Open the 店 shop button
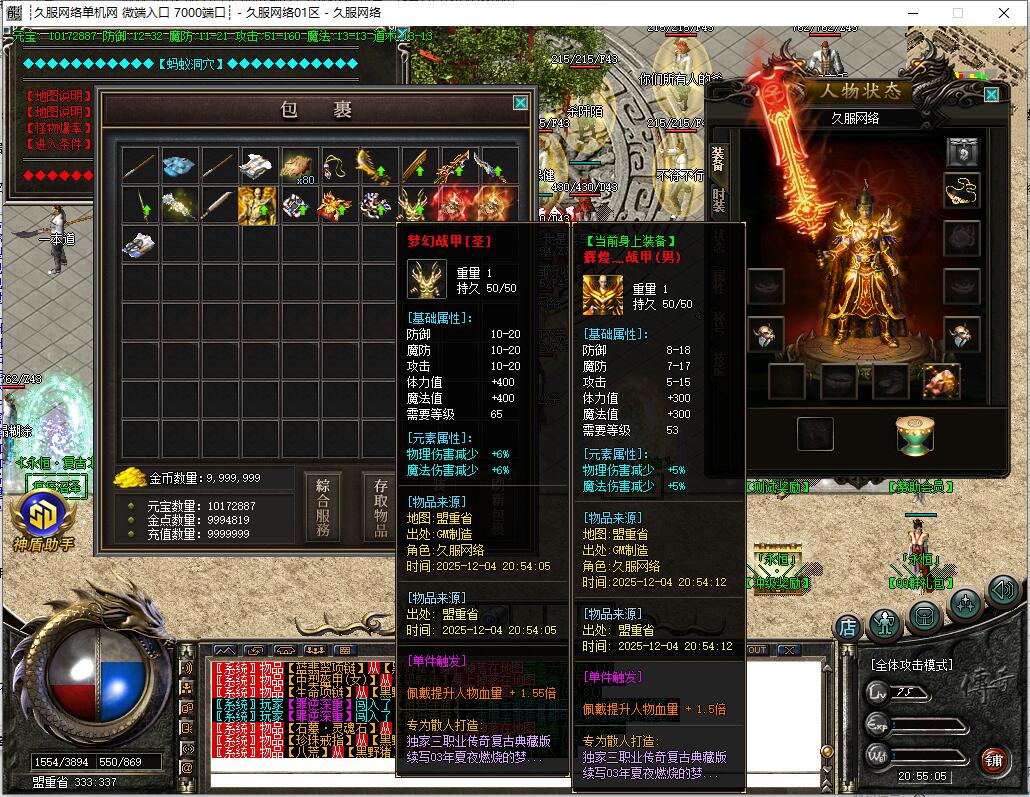 (848, 627)
